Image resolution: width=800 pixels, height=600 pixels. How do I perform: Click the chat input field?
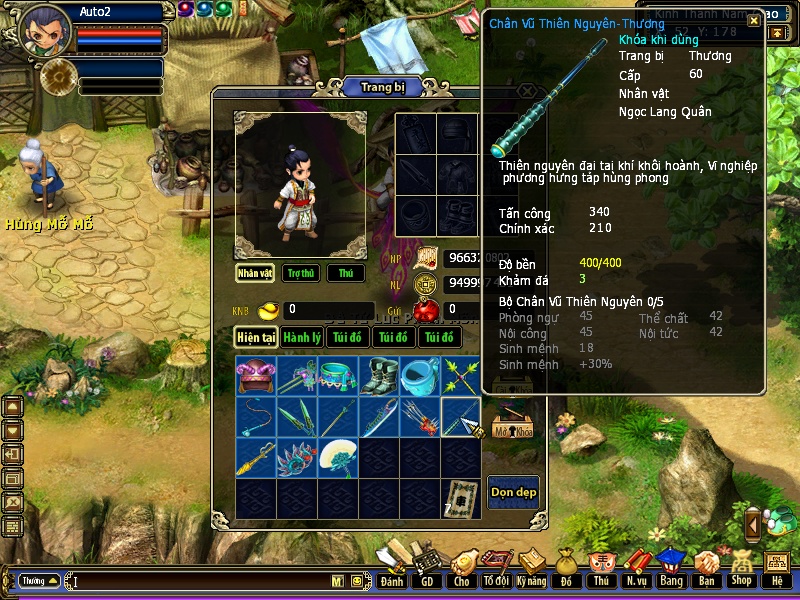200,581
